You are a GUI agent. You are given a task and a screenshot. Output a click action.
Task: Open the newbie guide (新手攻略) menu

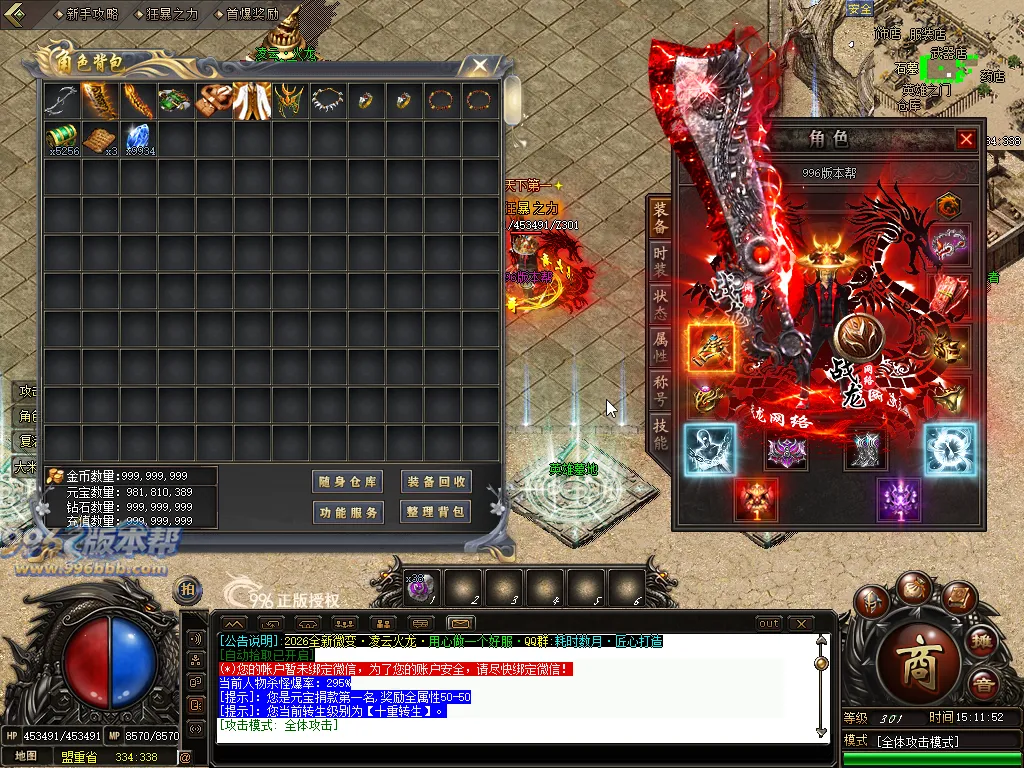pos(91,14)
